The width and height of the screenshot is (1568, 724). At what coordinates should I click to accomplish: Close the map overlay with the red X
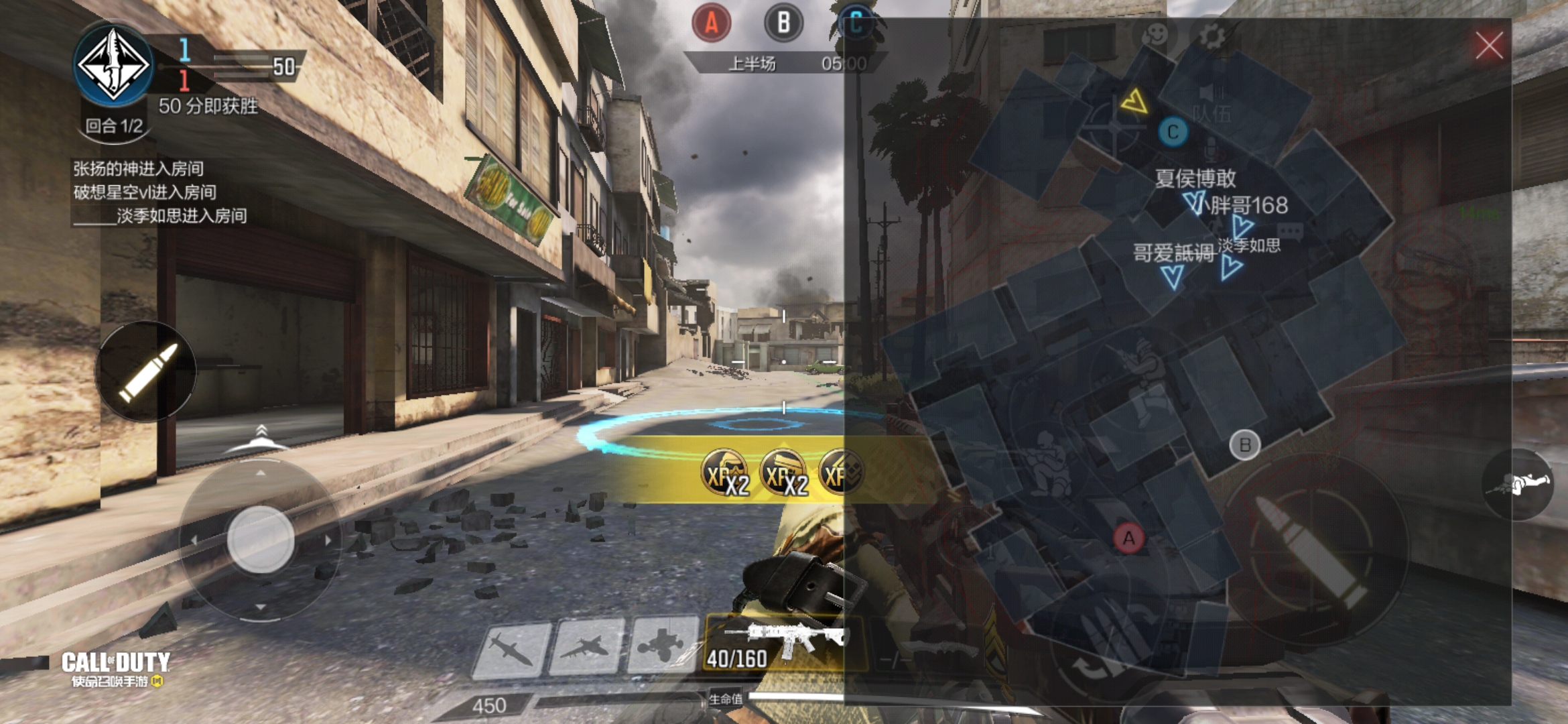[x=1489, y=46]
